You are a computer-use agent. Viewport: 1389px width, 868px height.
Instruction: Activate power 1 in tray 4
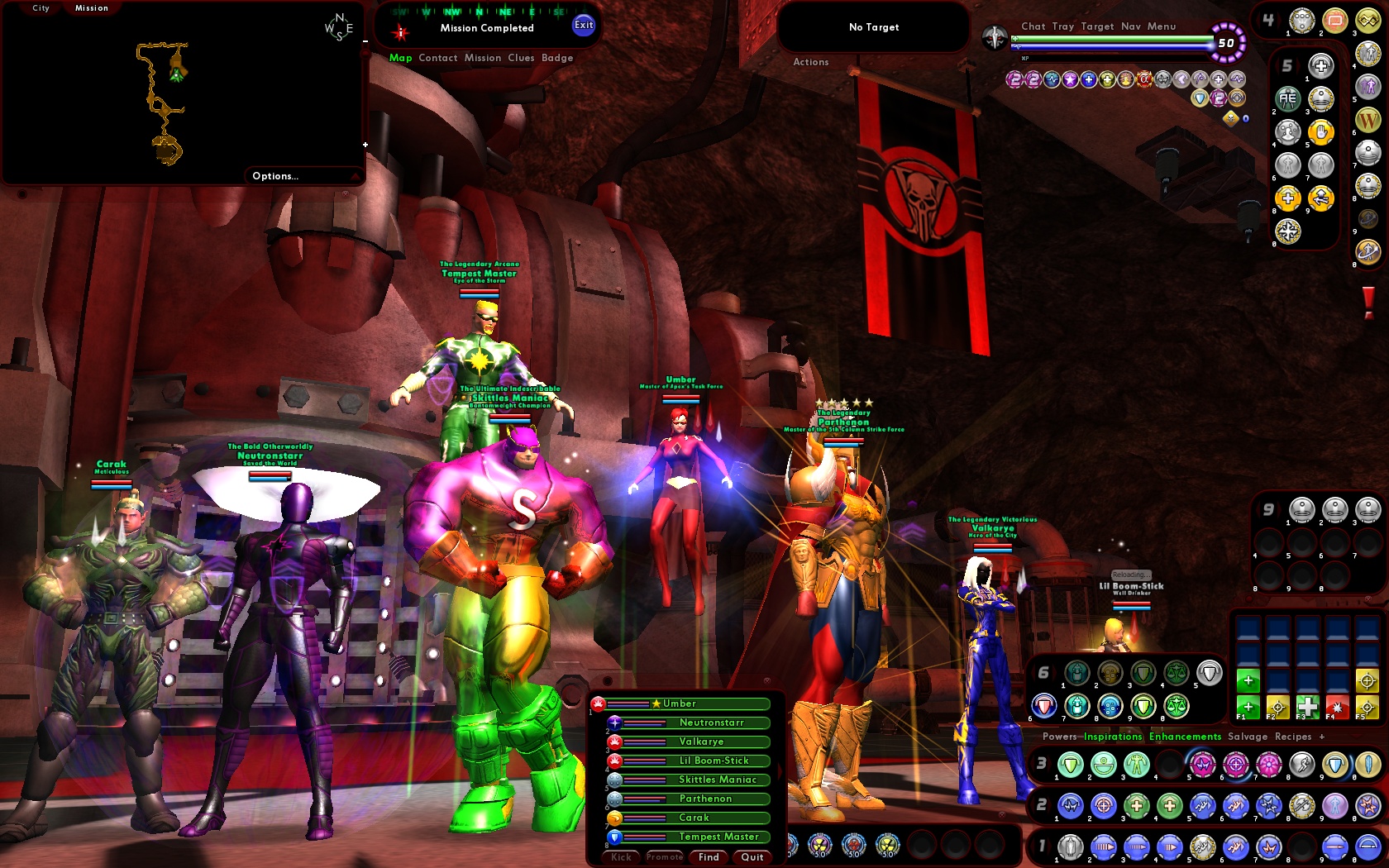(x=1303, y=20)
